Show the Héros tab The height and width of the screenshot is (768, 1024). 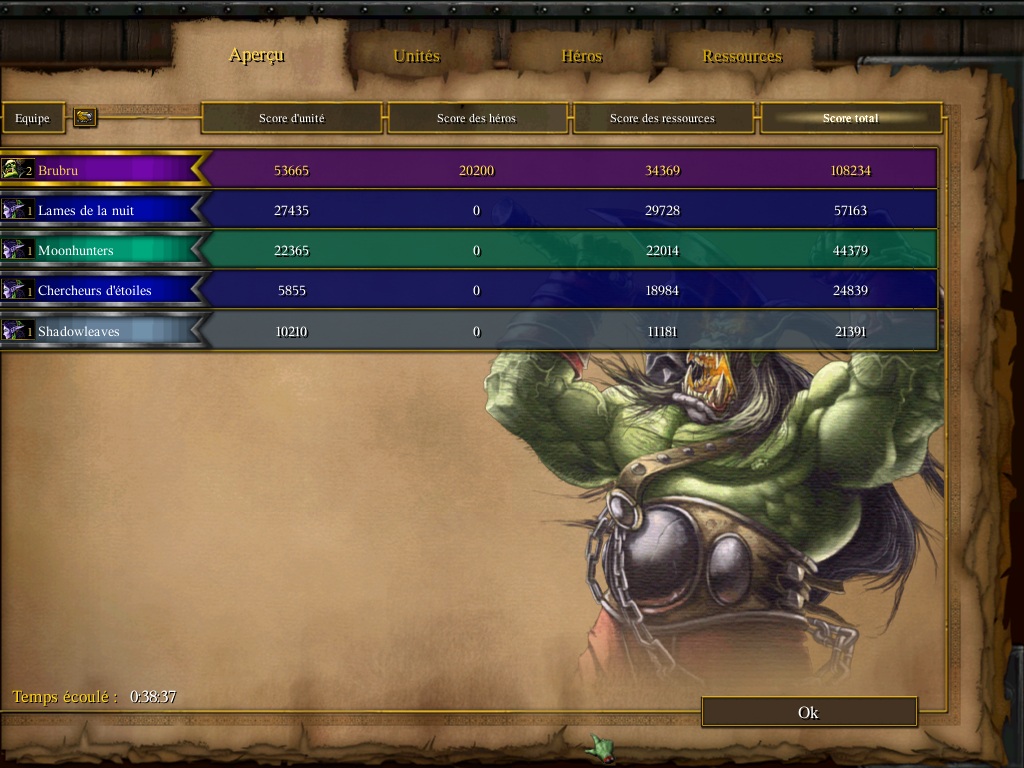[581, 56]
